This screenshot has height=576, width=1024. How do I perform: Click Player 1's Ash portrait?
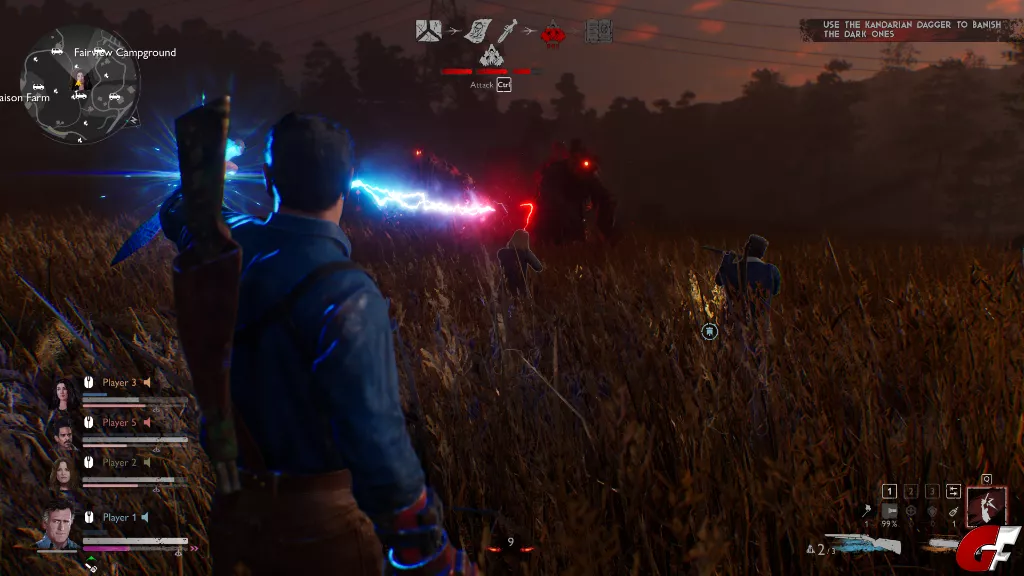pos(57,524)
